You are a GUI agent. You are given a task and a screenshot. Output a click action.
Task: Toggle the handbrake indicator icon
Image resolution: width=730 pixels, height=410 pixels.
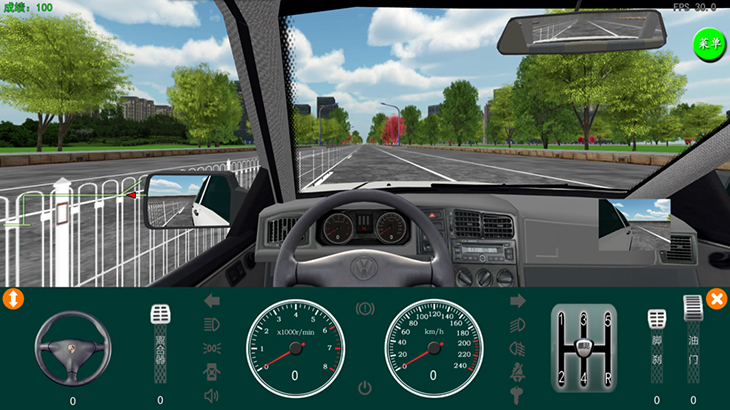coord(365,309)
